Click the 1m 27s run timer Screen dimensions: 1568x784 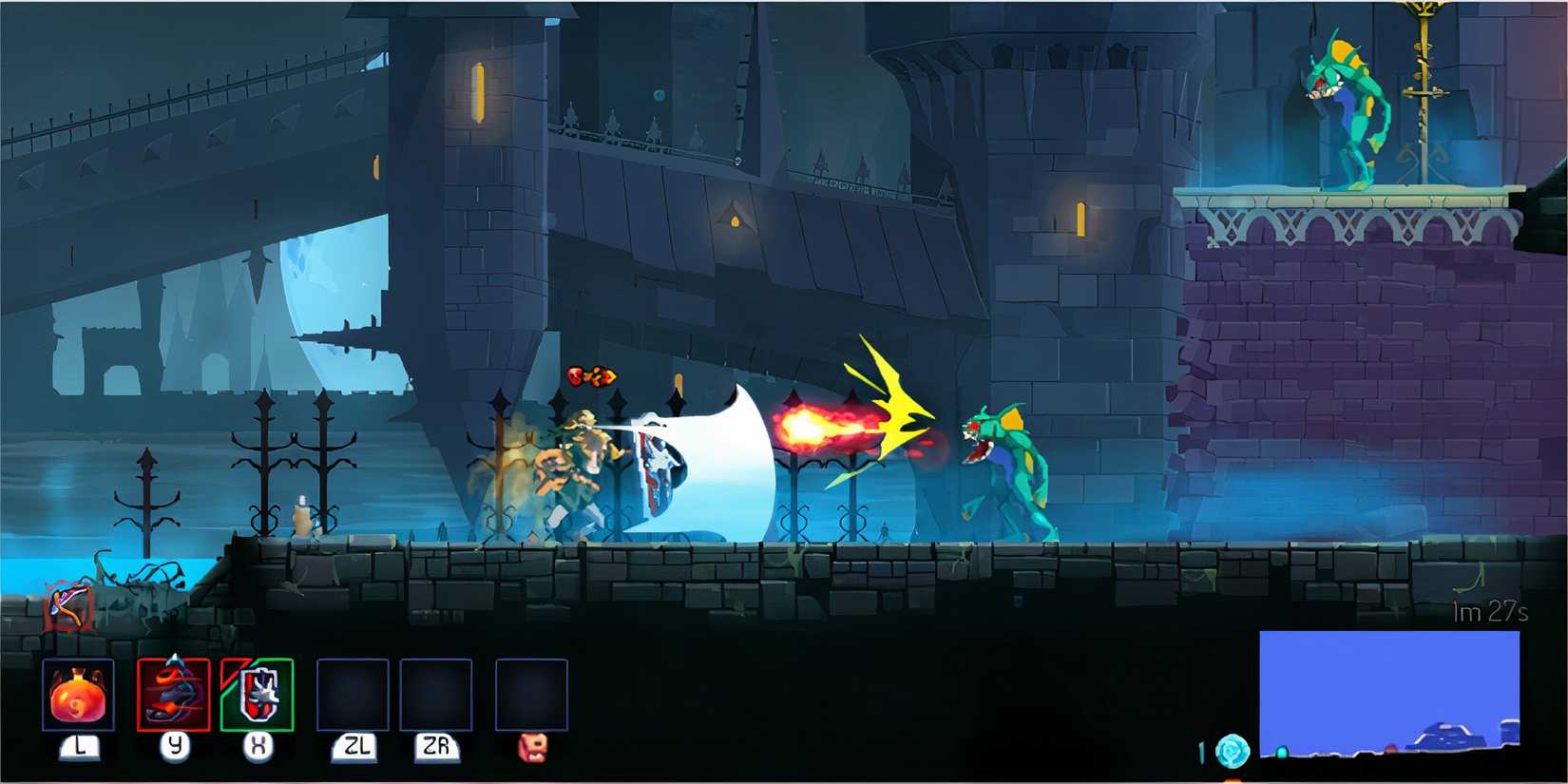click(1489, 613)
